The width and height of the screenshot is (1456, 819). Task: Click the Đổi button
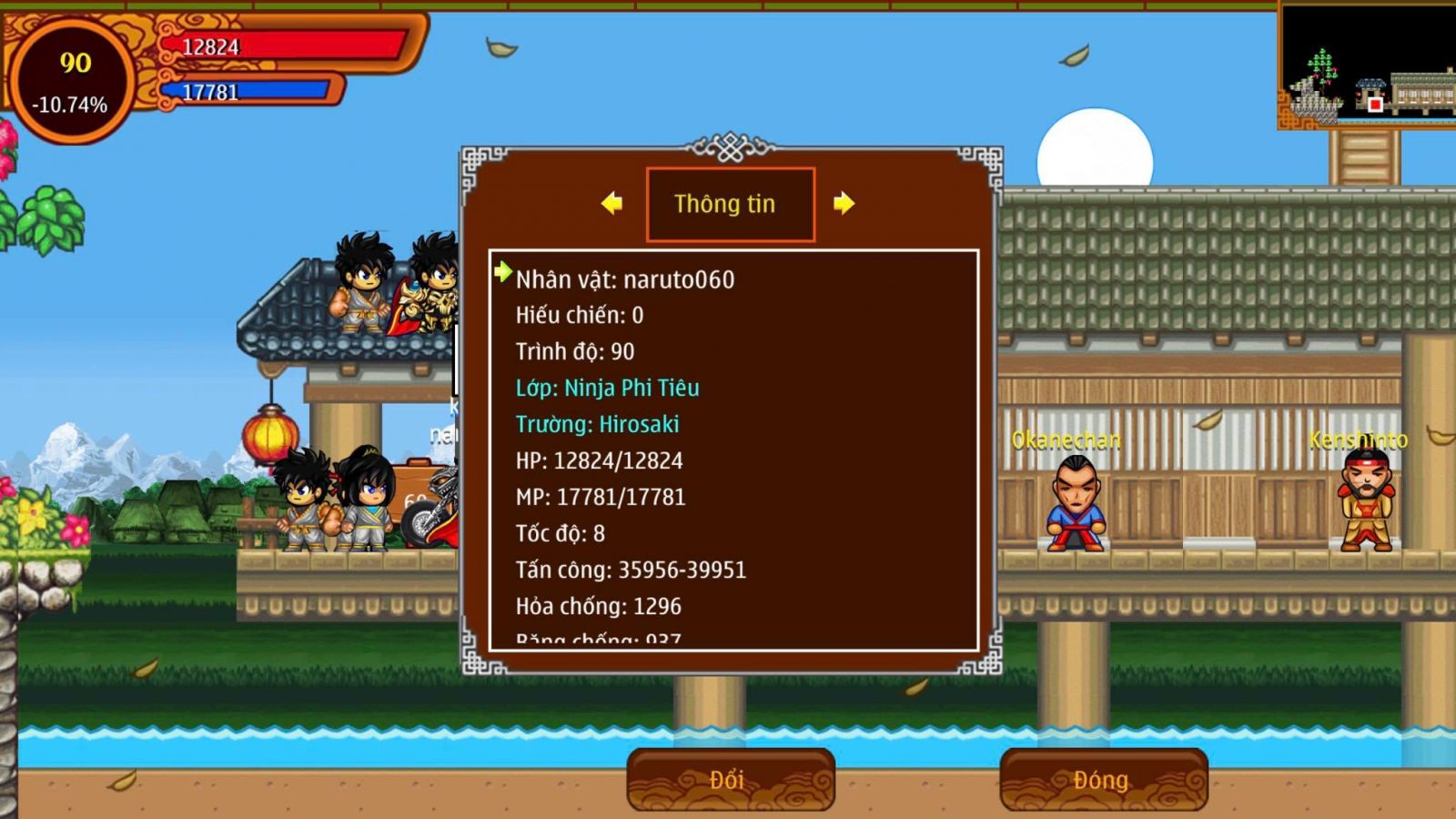click(x=730, y=780)
